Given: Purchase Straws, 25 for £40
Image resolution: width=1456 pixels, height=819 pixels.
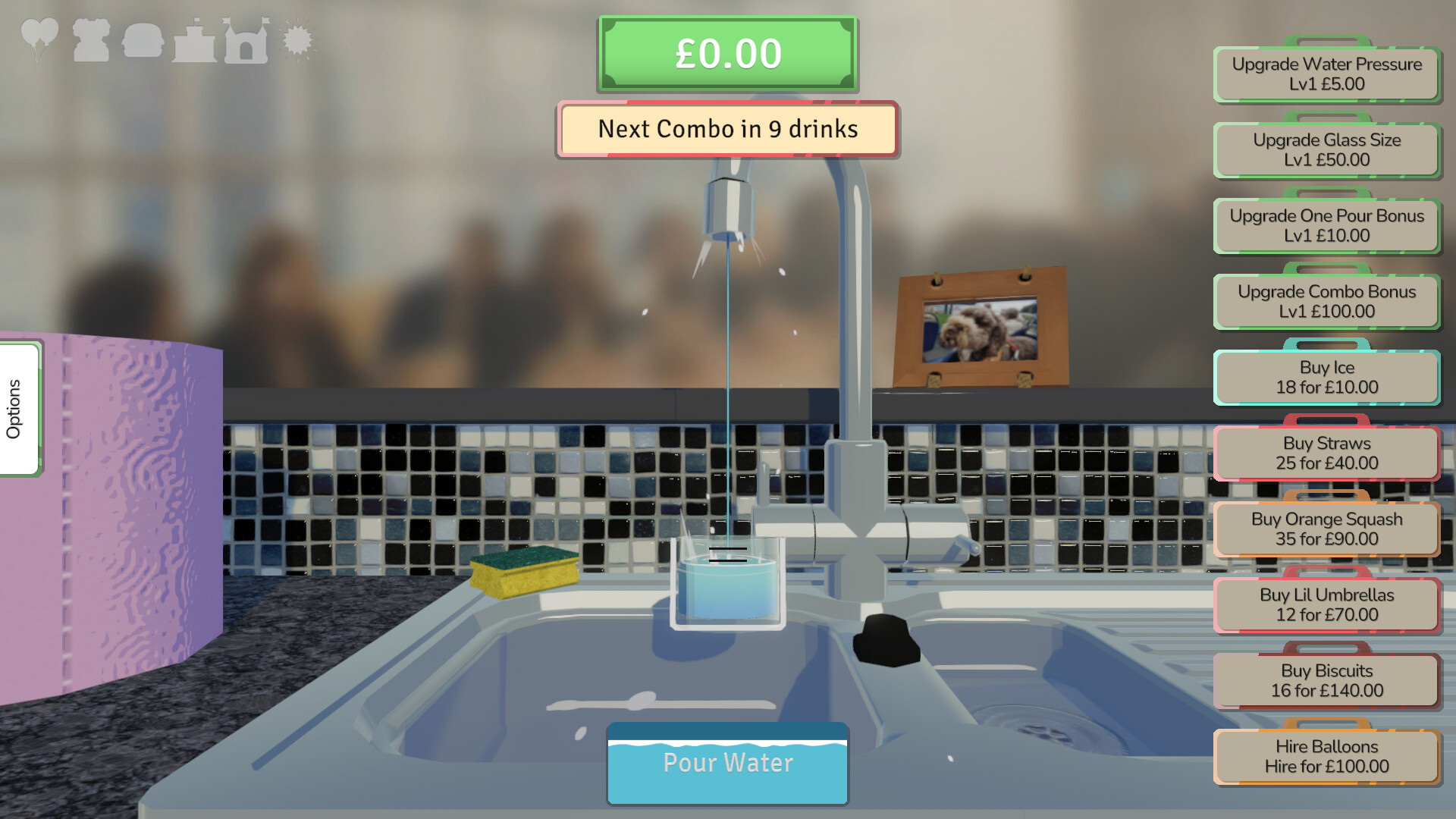Looking at the screenshot, I should [1326, 453].
